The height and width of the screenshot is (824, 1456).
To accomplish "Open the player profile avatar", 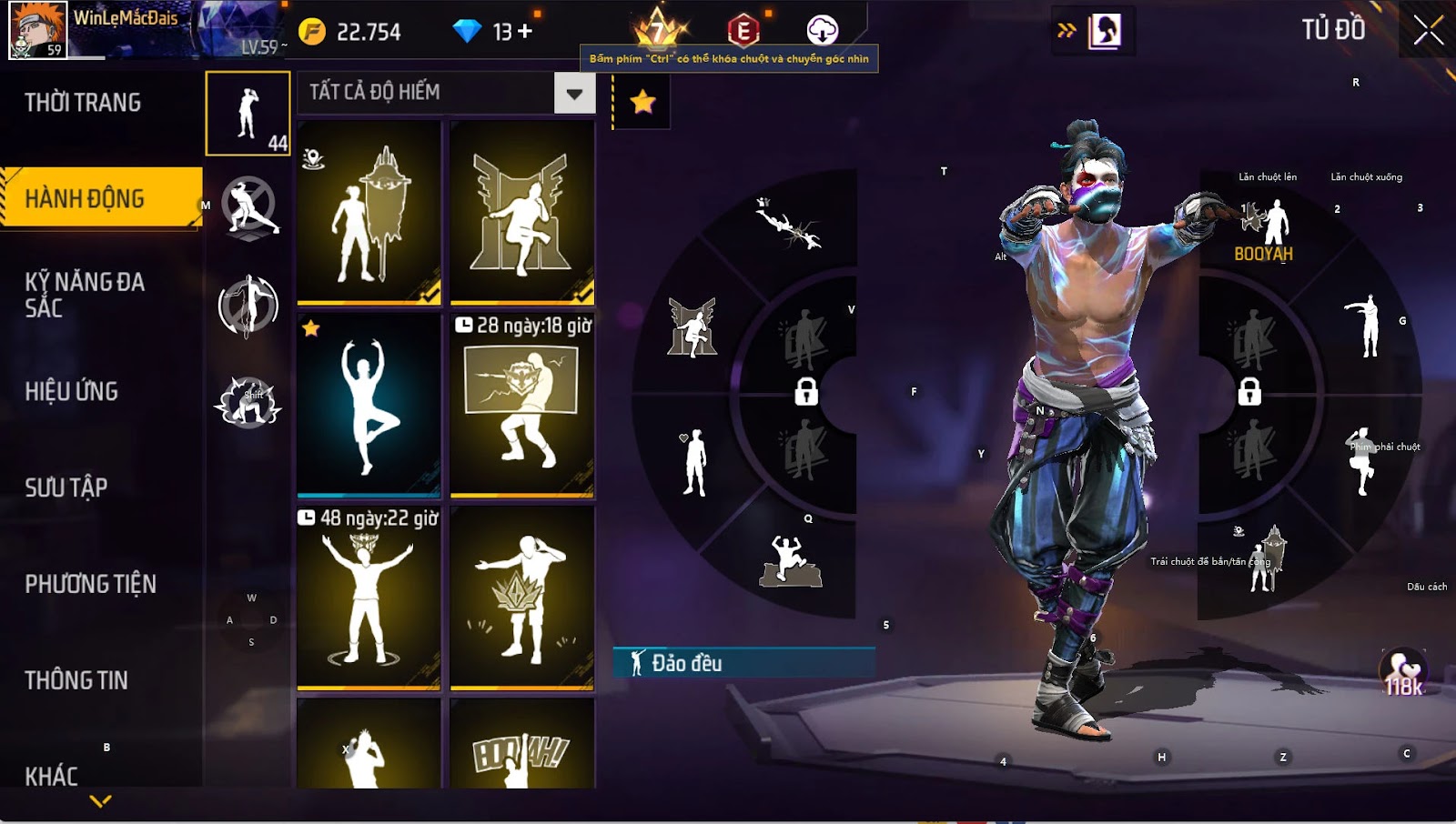I will point(38,30).
